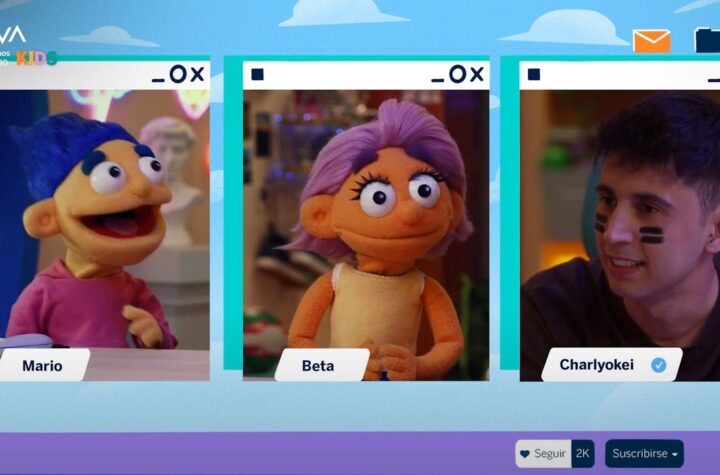Minimize Mario's window using the underscore button
720x475 pixels.
[x=158, y=77]
